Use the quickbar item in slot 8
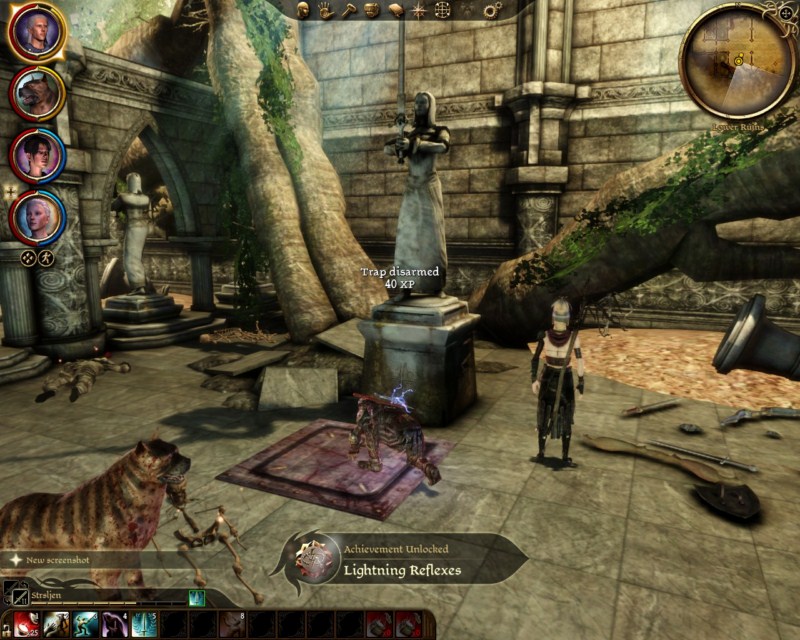 click(x=232, y=625)
